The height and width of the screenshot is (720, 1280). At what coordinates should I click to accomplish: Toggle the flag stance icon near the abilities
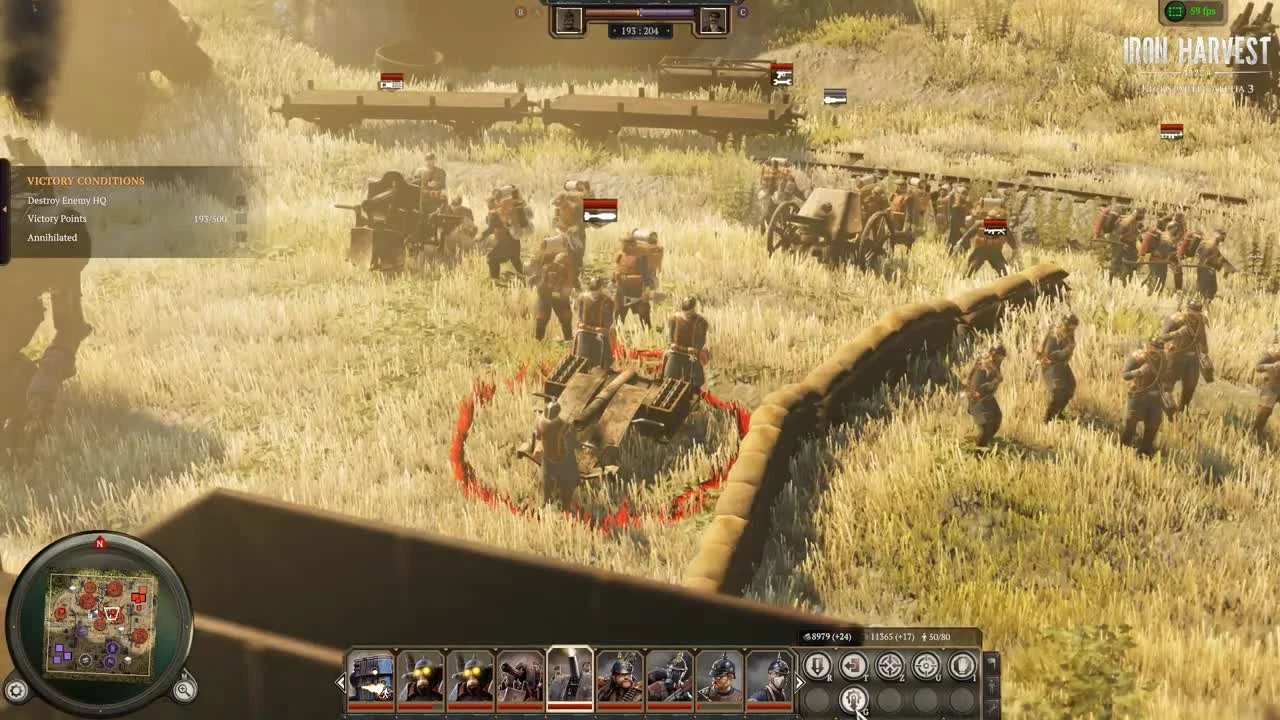[992, 662]
